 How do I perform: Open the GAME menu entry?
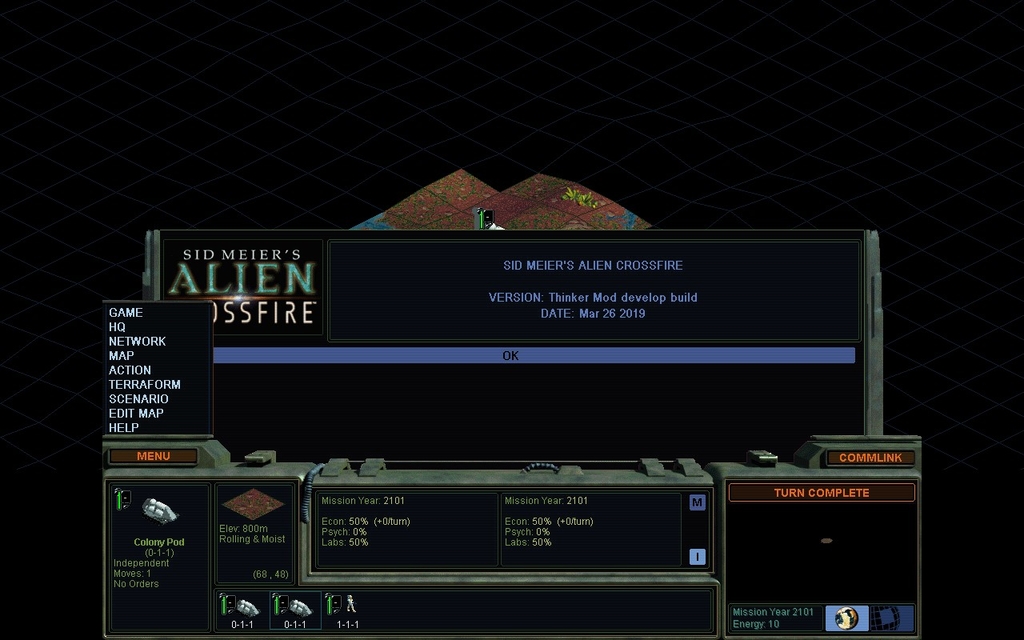pyautogui.click(x=126, y=313)
